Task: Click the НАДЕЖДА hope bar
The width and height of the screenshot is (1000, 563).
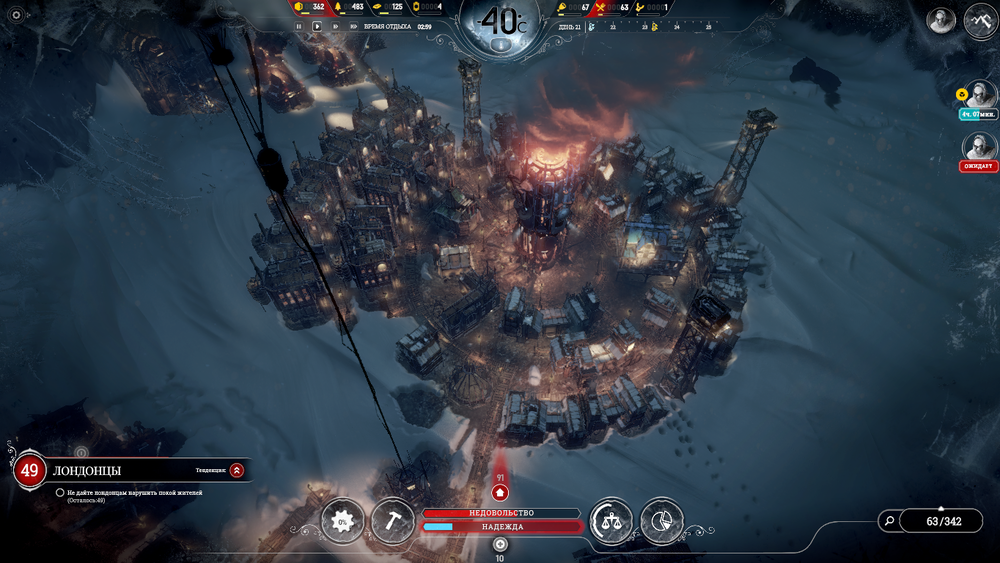Action: [501, 526]
